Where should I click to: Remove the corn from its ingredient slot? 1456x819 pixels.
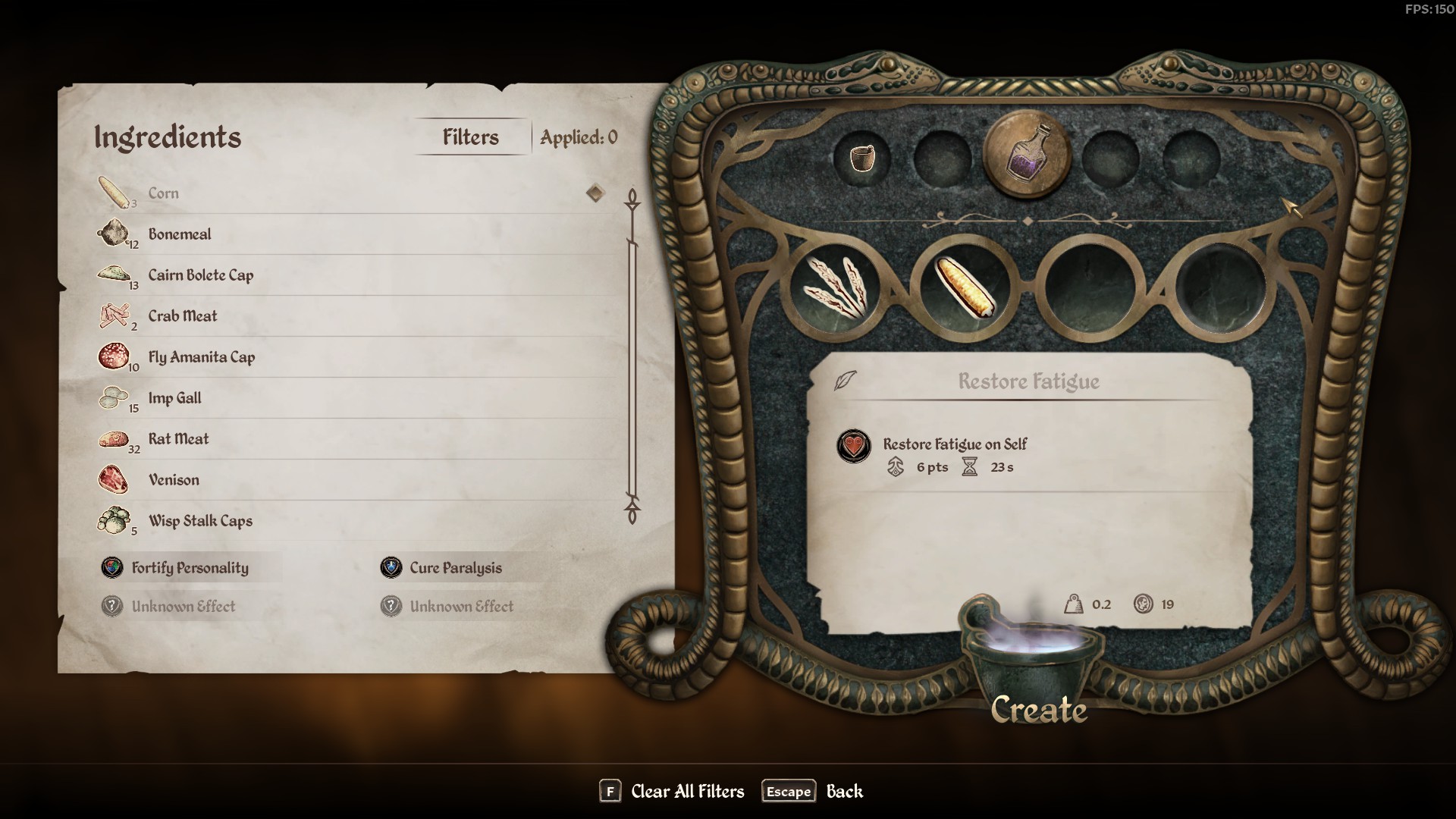(x=963, y=287)
